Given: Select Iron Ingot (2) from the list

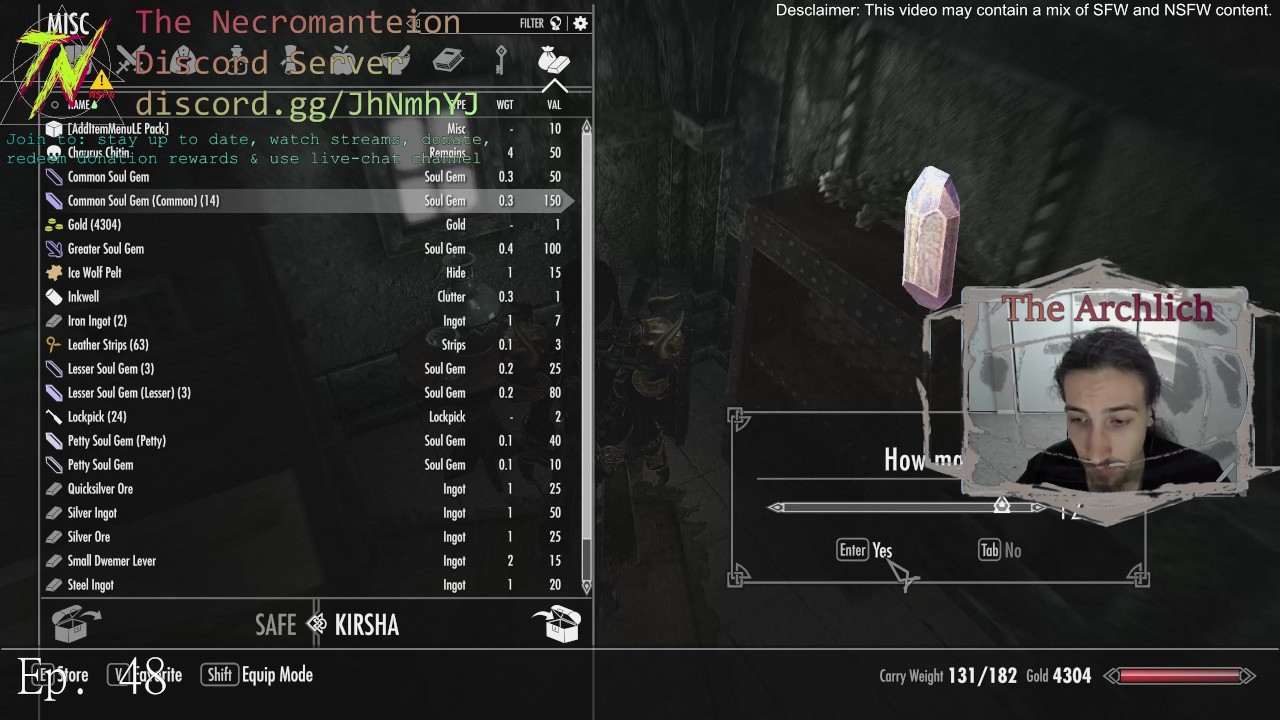Looking at the screenshot, I should (x=97, y=321).
